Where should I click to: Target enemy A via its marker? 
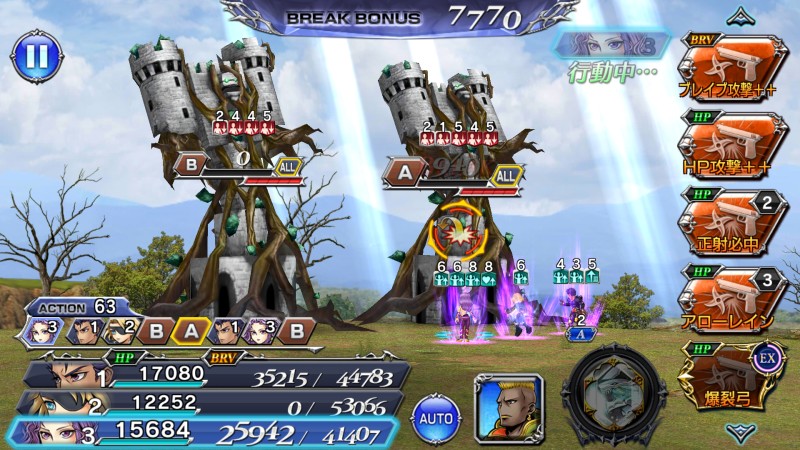click(x=402, y=173)
